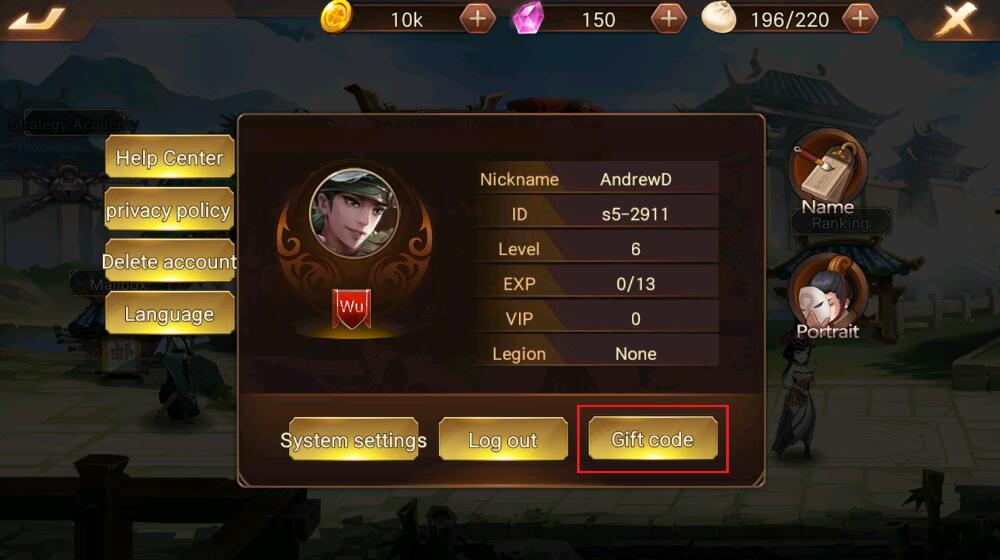Choose Delete account option
1000x560 pixels.
coord(169,262)
